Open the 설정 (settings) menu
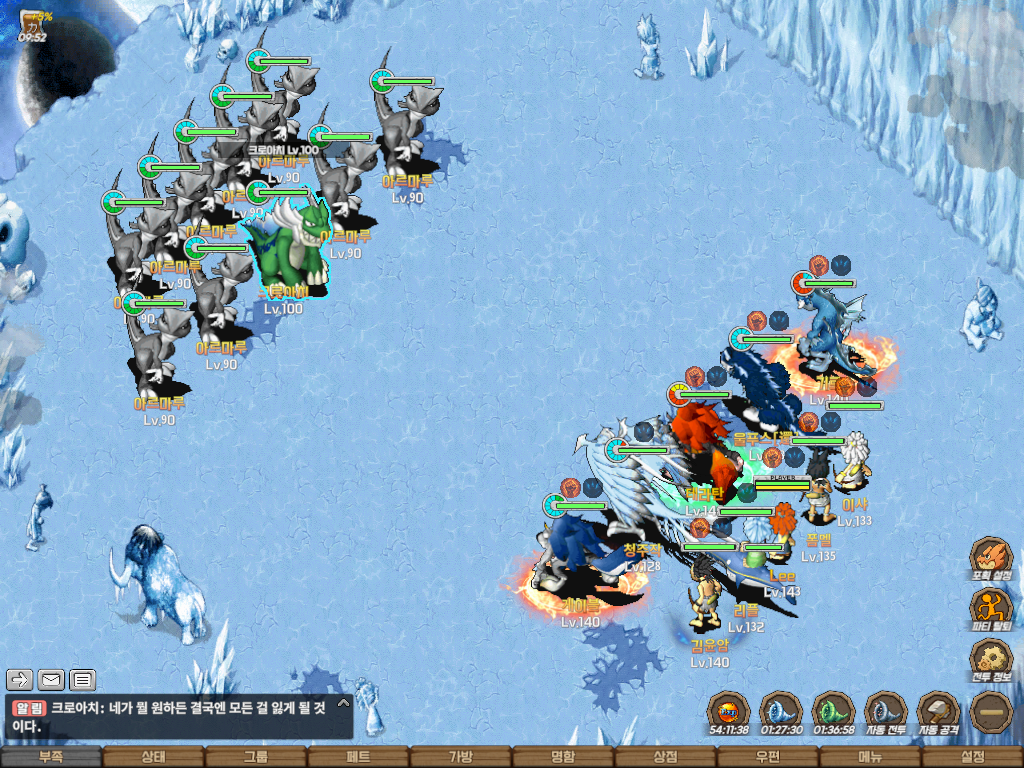The height and width of the screenshot is (768, 1024). coord(972,757)
